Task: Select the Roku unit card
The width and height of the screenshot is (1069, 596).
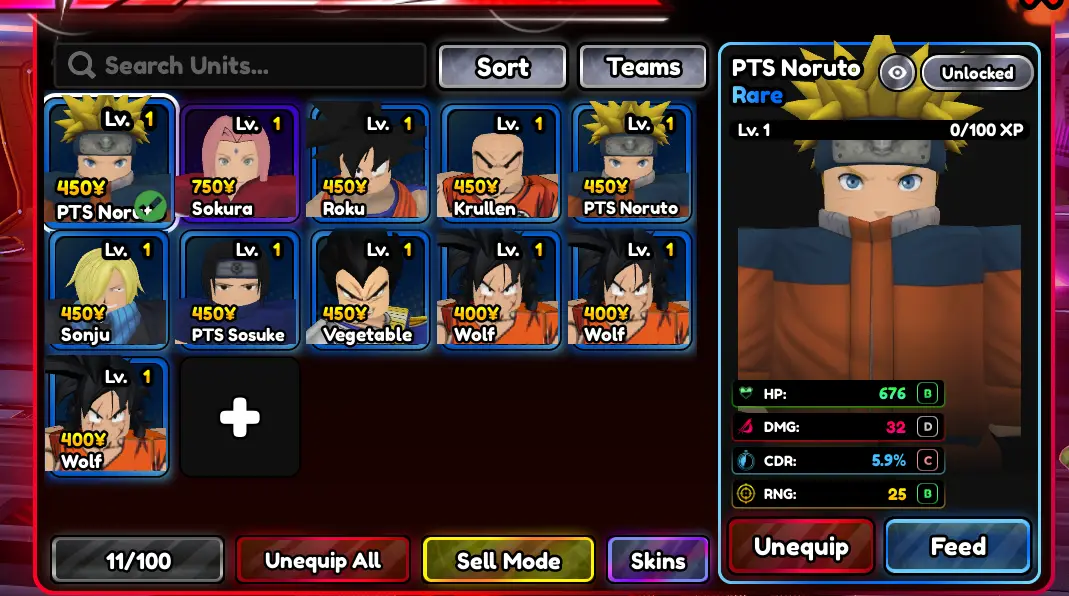Action: [370, 164]
